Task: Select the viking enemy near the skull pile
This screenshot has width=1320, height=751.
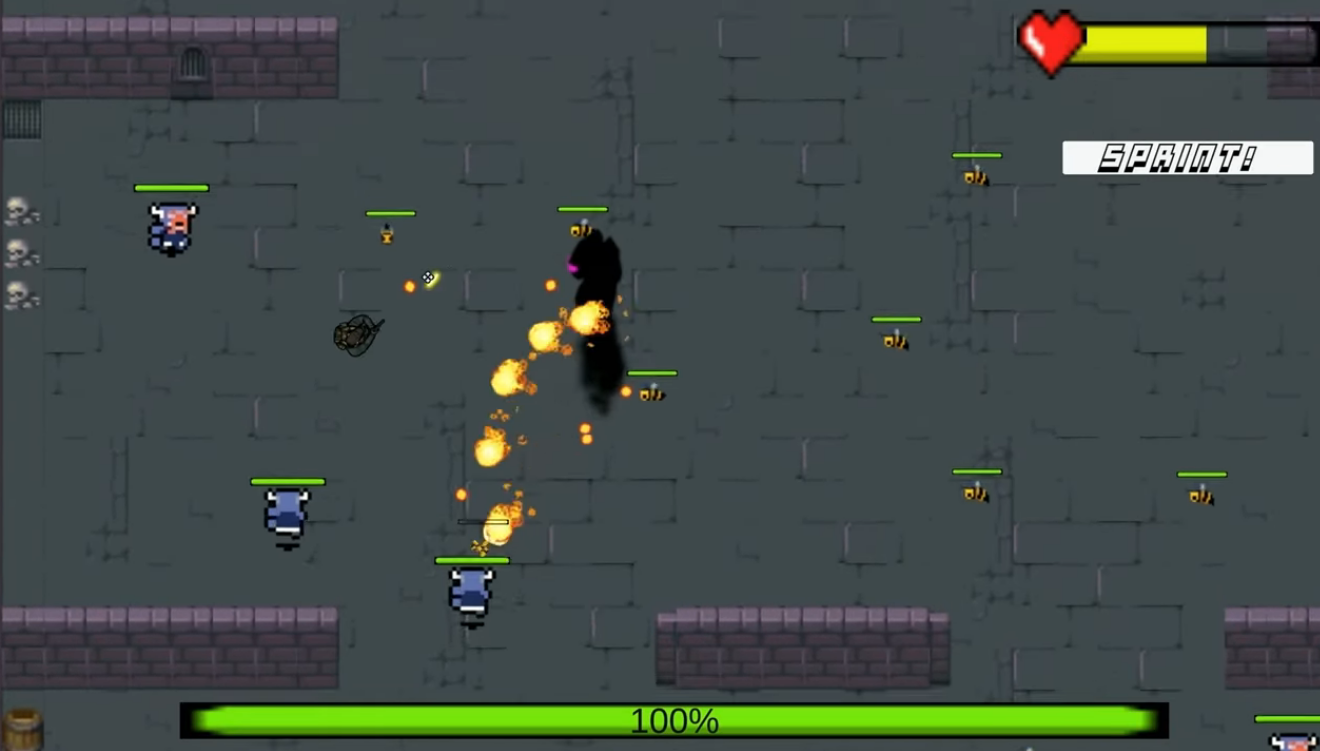Action: [172, 225]
